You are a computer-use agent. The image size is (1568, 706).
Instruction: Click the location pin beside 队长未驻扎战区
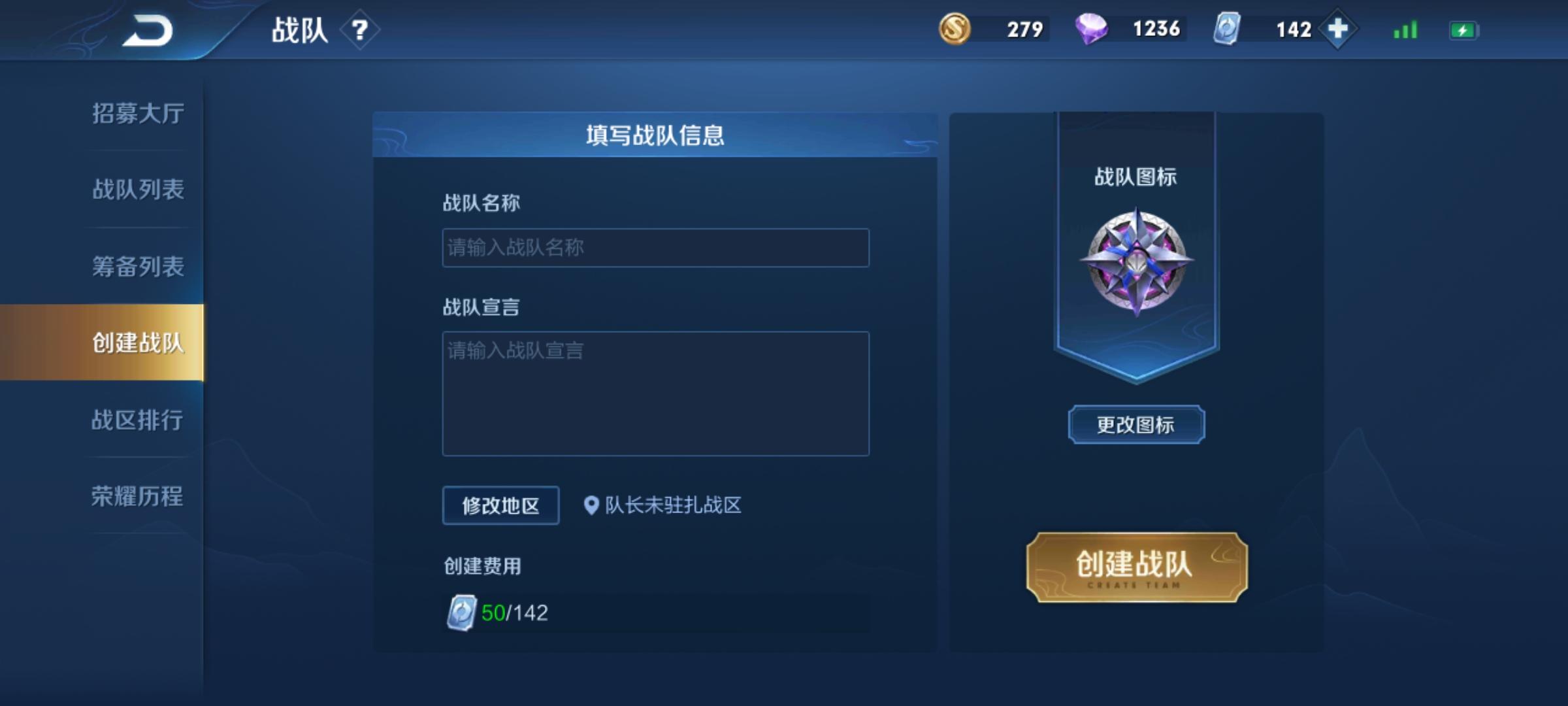click(x=591, y=505)
